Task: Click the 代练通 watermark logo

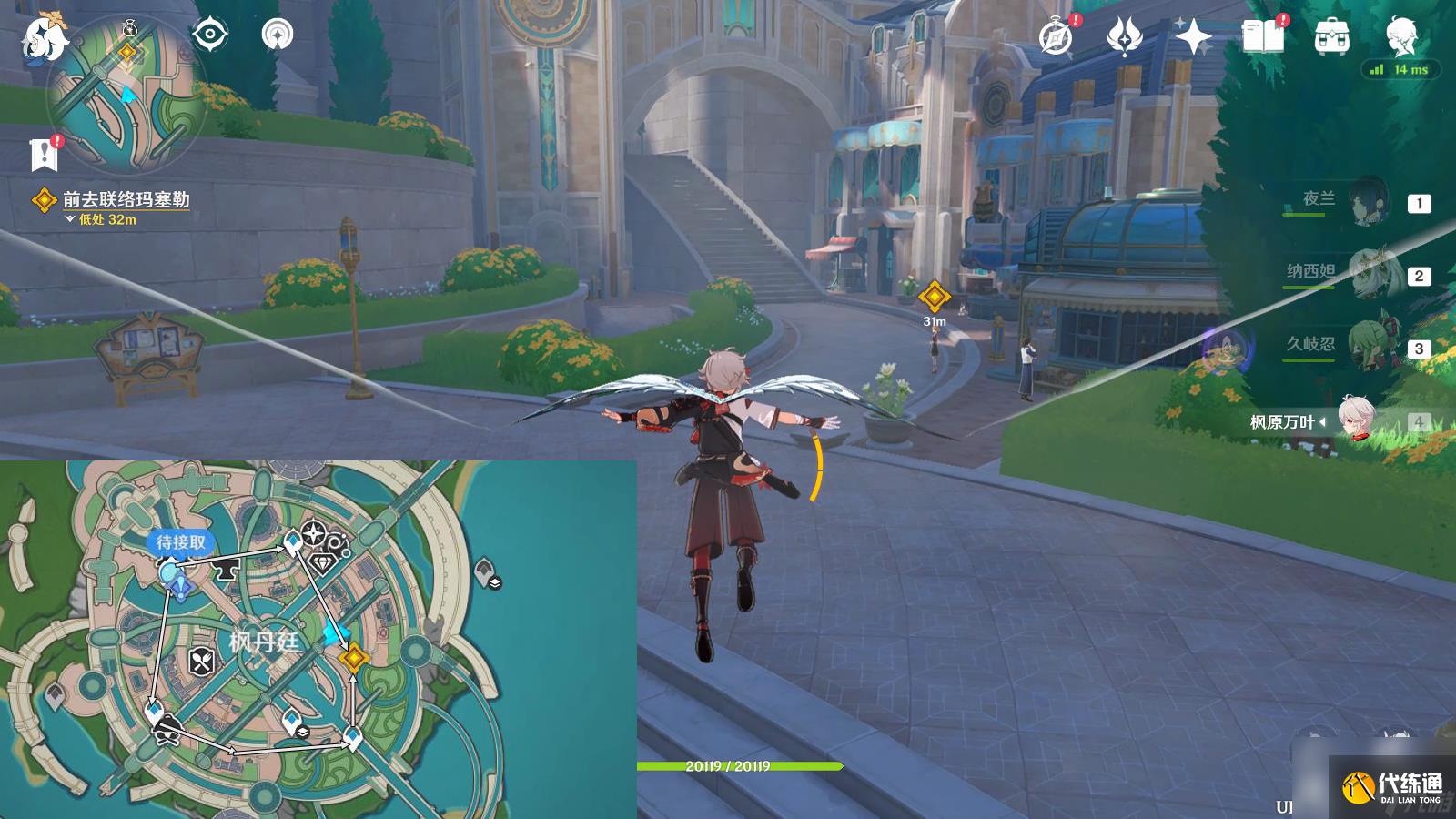Action: coord(1392,787)
